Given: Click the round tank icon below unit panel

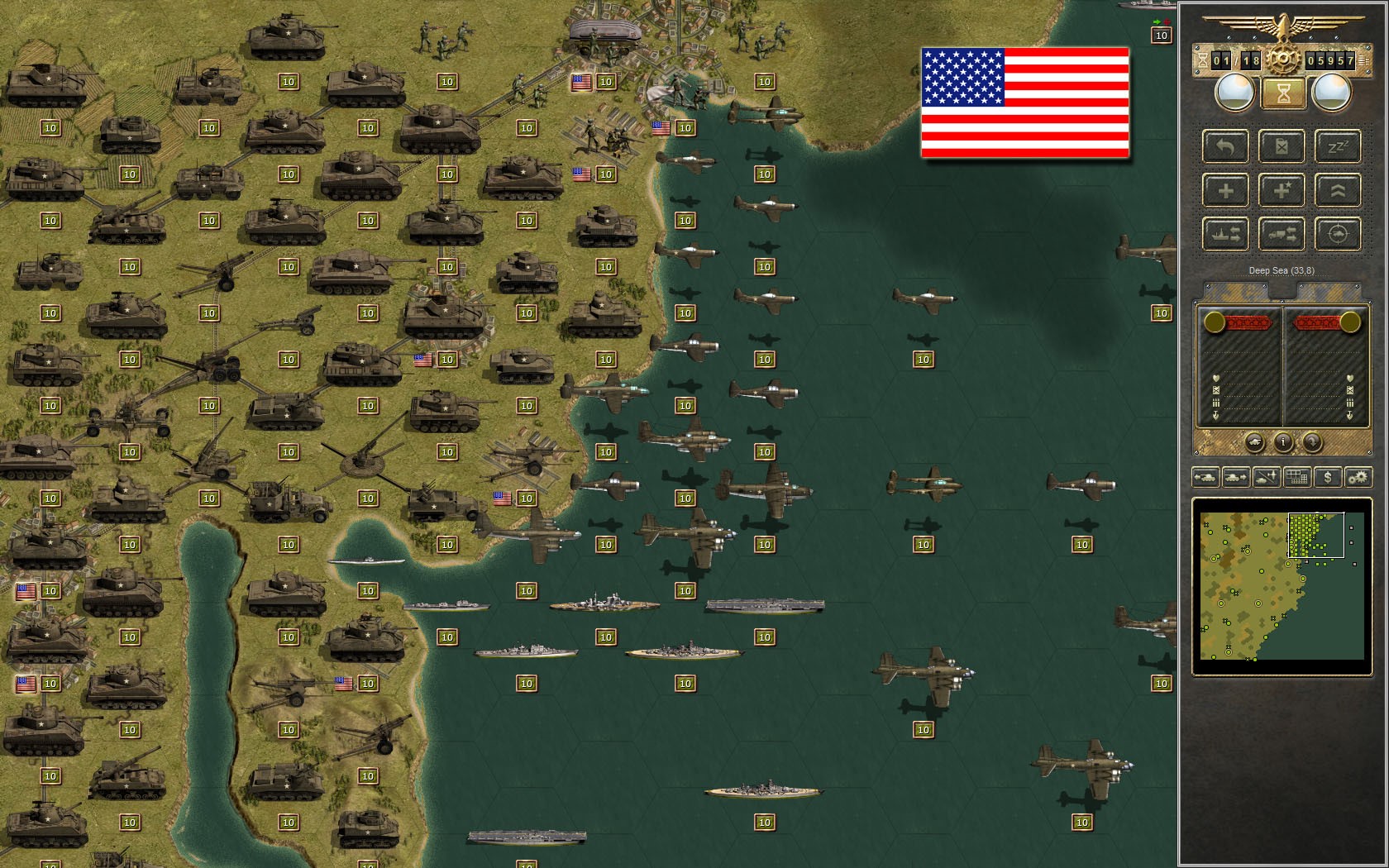Looking at the screenshot, I should click(1253, 442).
